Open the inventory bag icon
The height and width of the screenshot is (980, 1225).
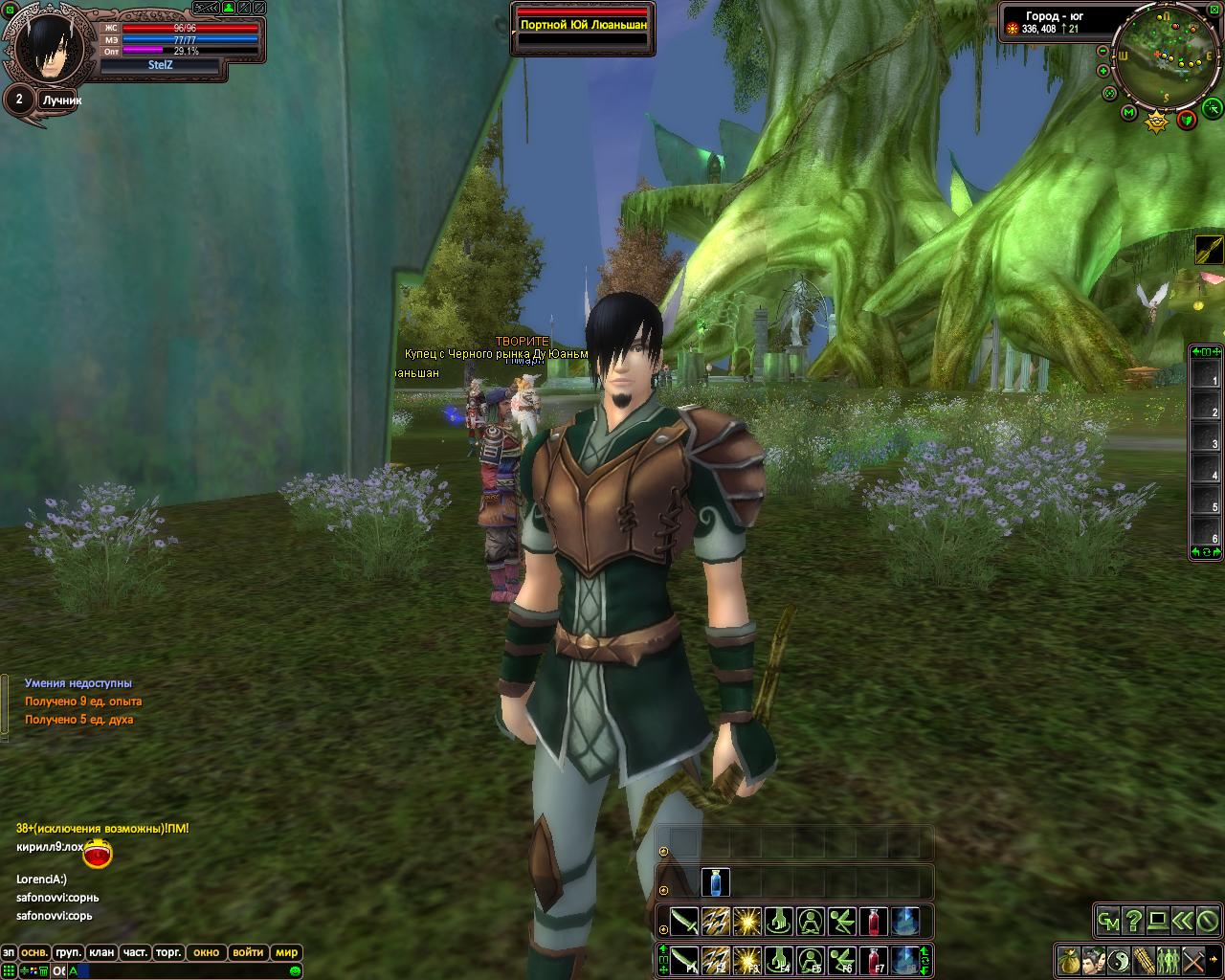click(1068, 959)
